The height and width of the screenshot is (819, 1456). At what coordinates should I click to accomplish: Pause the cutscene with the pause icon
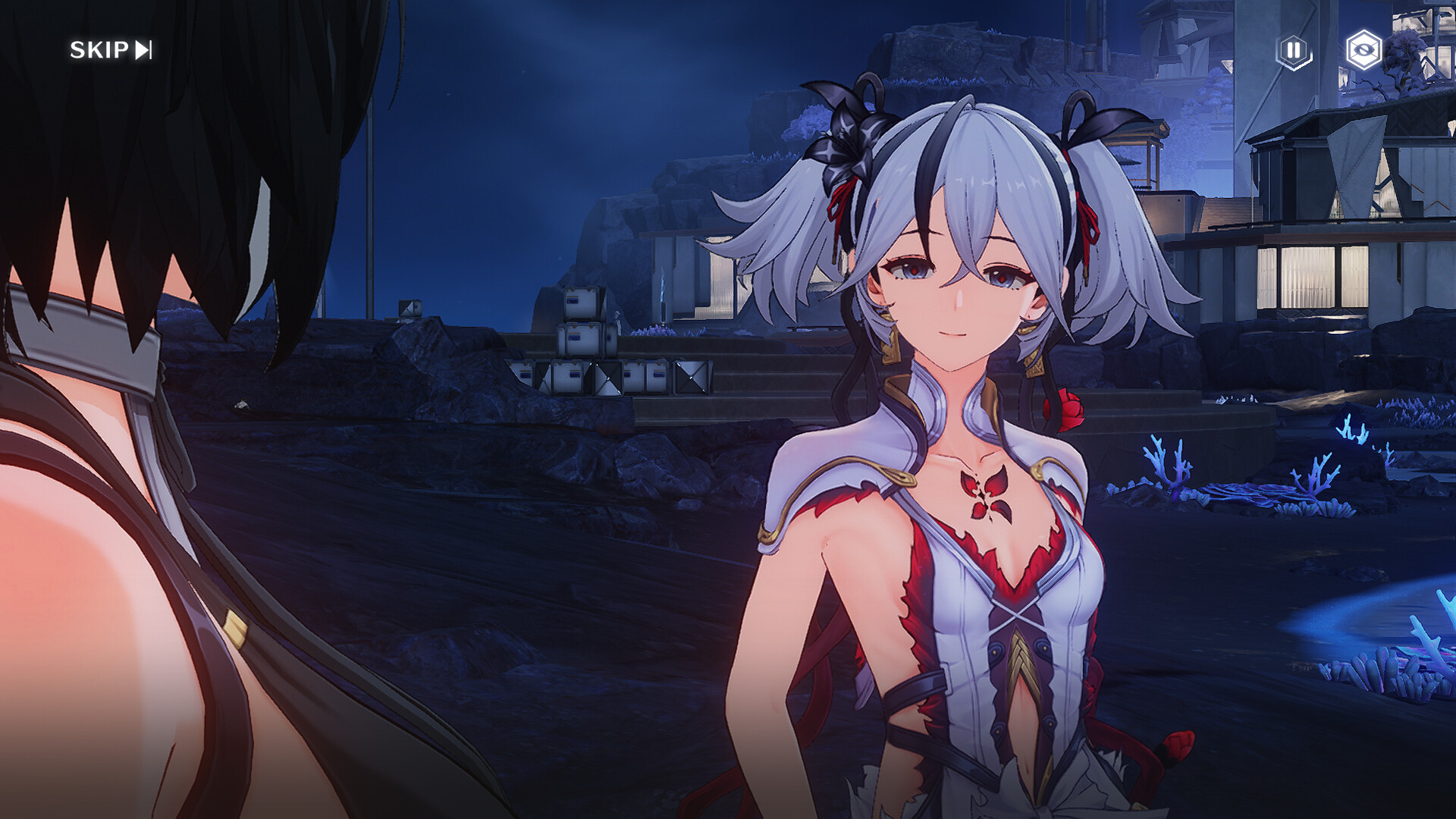1294,51
